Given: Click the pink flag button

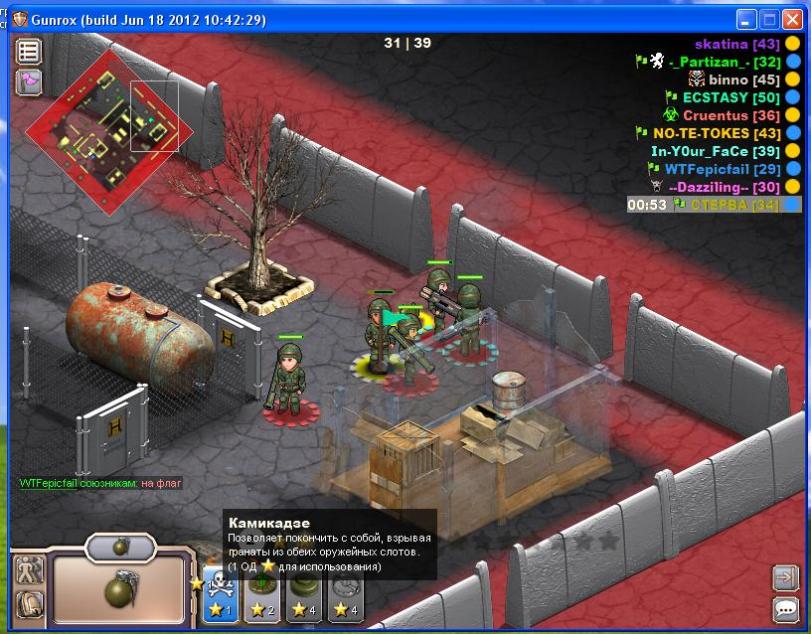Looking at the screenshot, I should (28, 82).
